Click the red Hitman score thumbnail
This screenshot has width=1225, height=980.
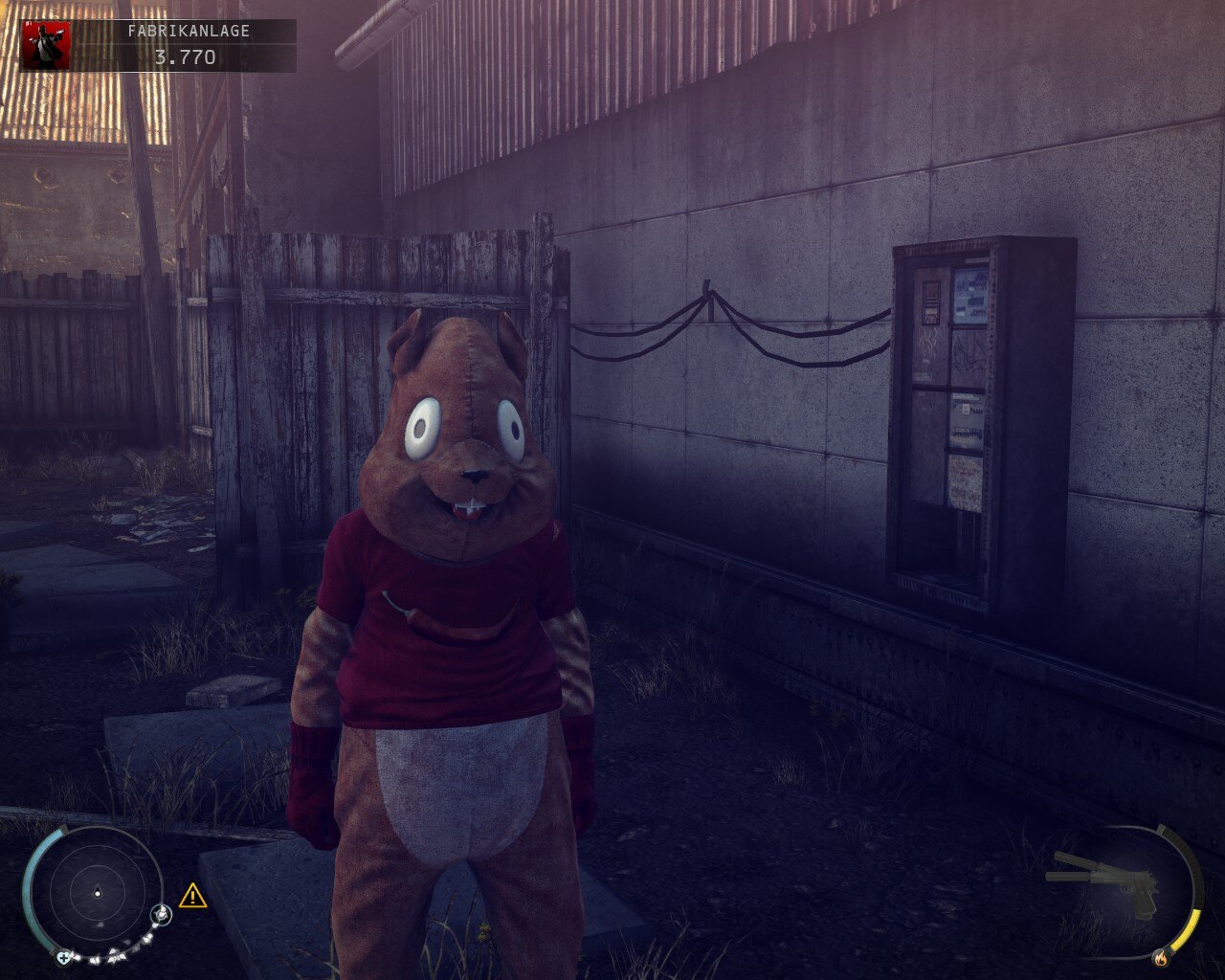(x=50, y=36)
